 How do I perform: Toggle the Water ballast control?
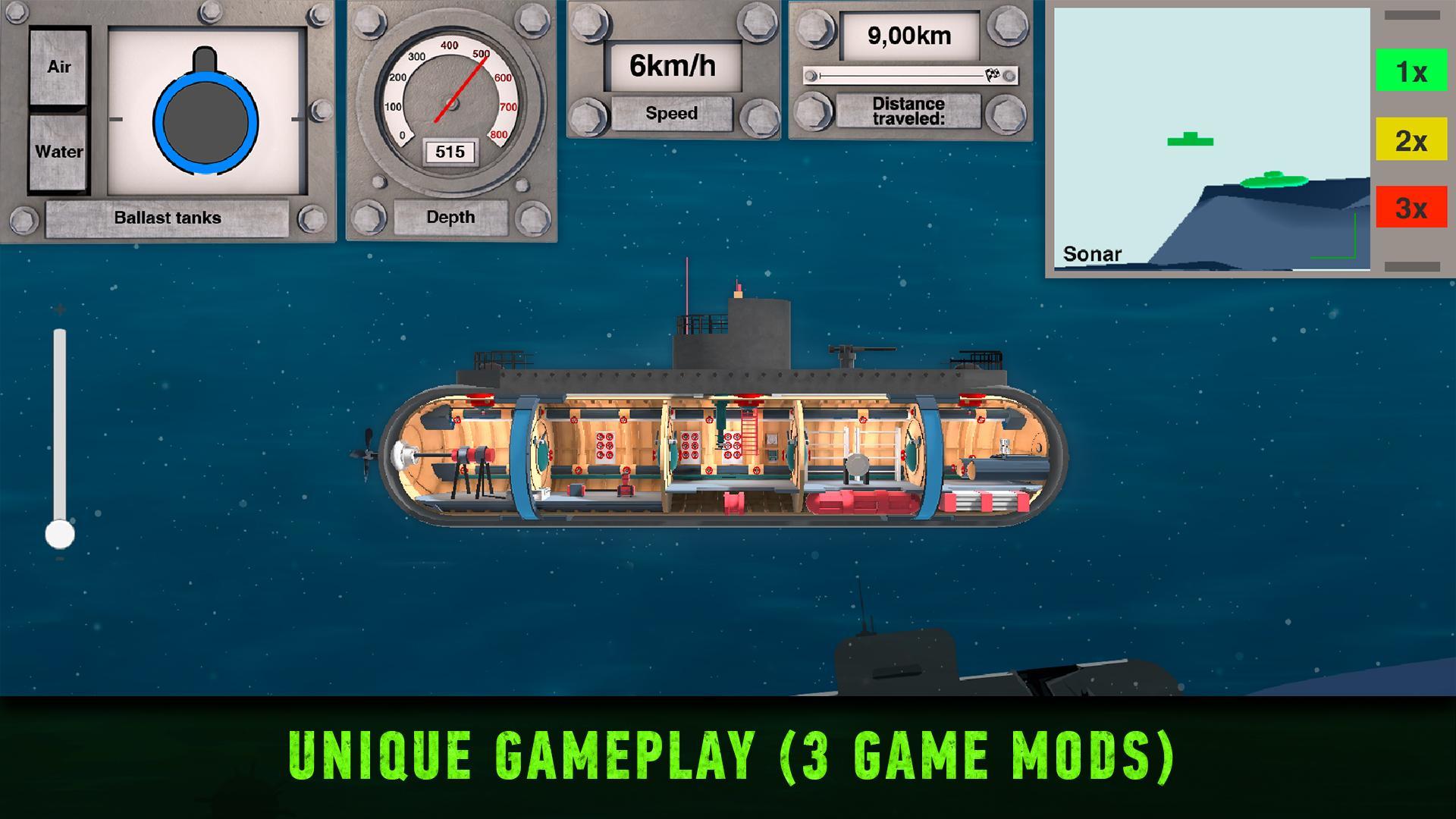pyautogui.click(x=58, y=151)
